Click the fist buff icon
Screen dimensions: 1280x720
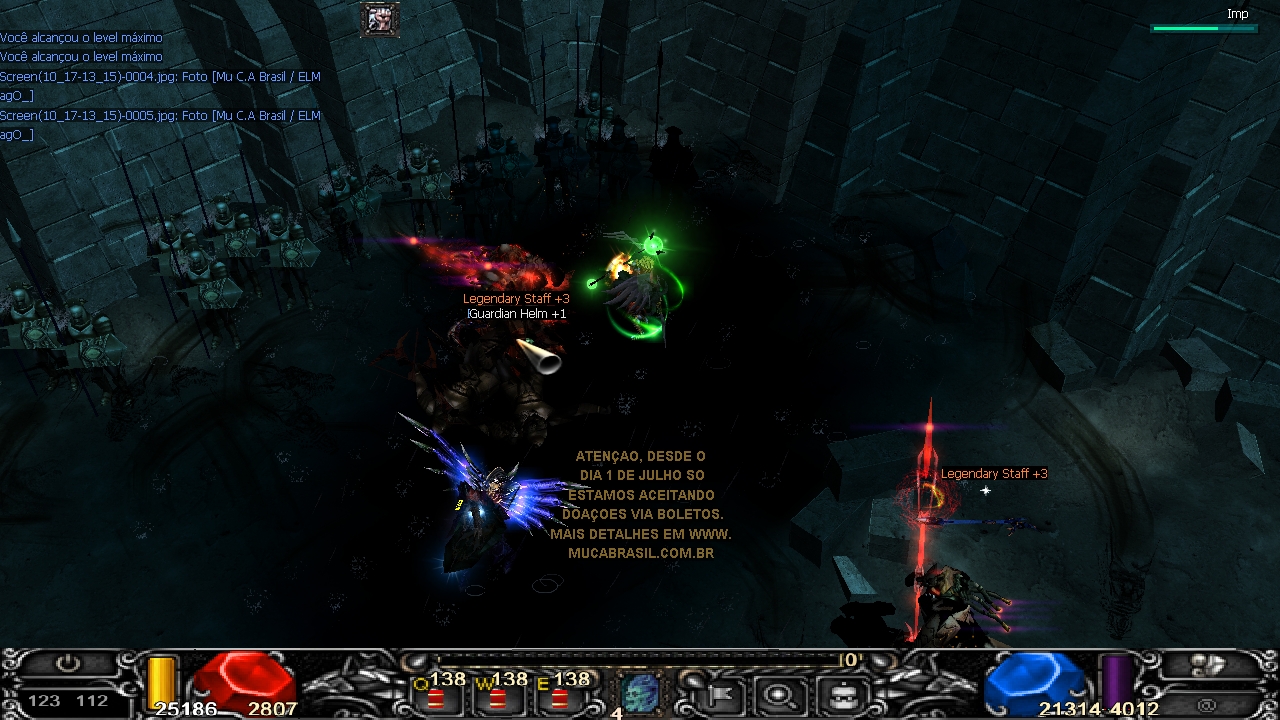point(380,19)
